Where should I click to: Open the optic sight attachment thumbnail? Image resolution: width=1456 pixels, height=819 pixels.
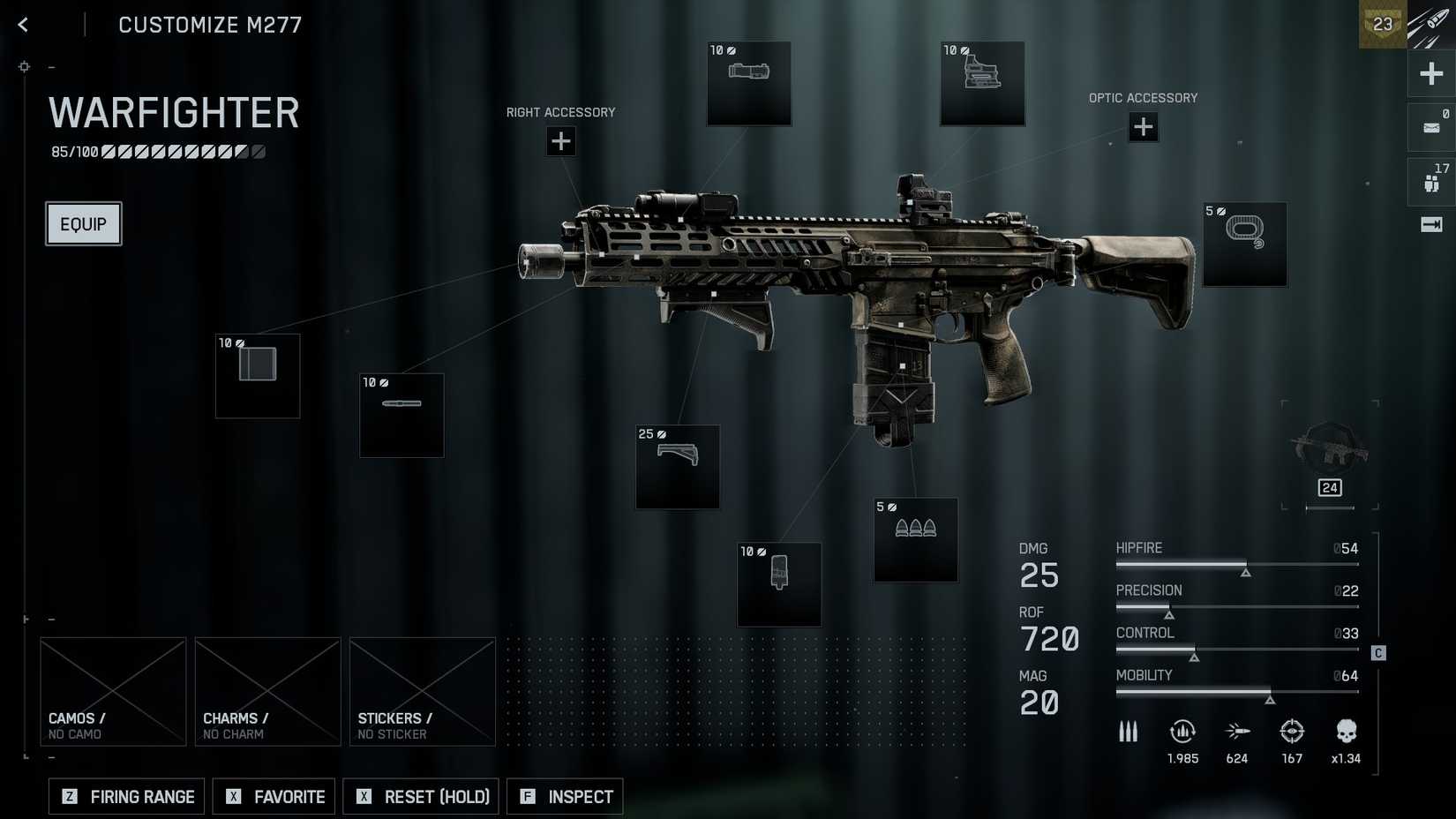click(x=982, y=82)
